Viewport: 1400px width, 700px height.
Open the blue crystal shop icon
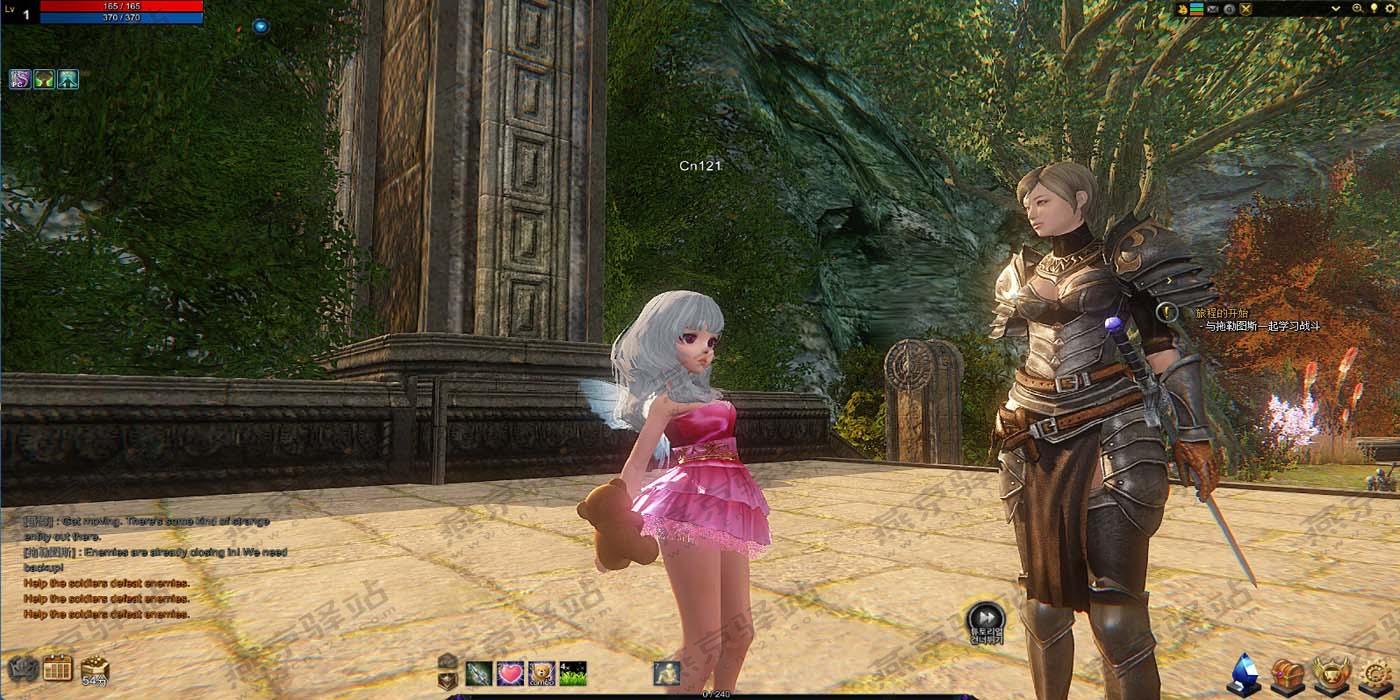point(1244,674)
